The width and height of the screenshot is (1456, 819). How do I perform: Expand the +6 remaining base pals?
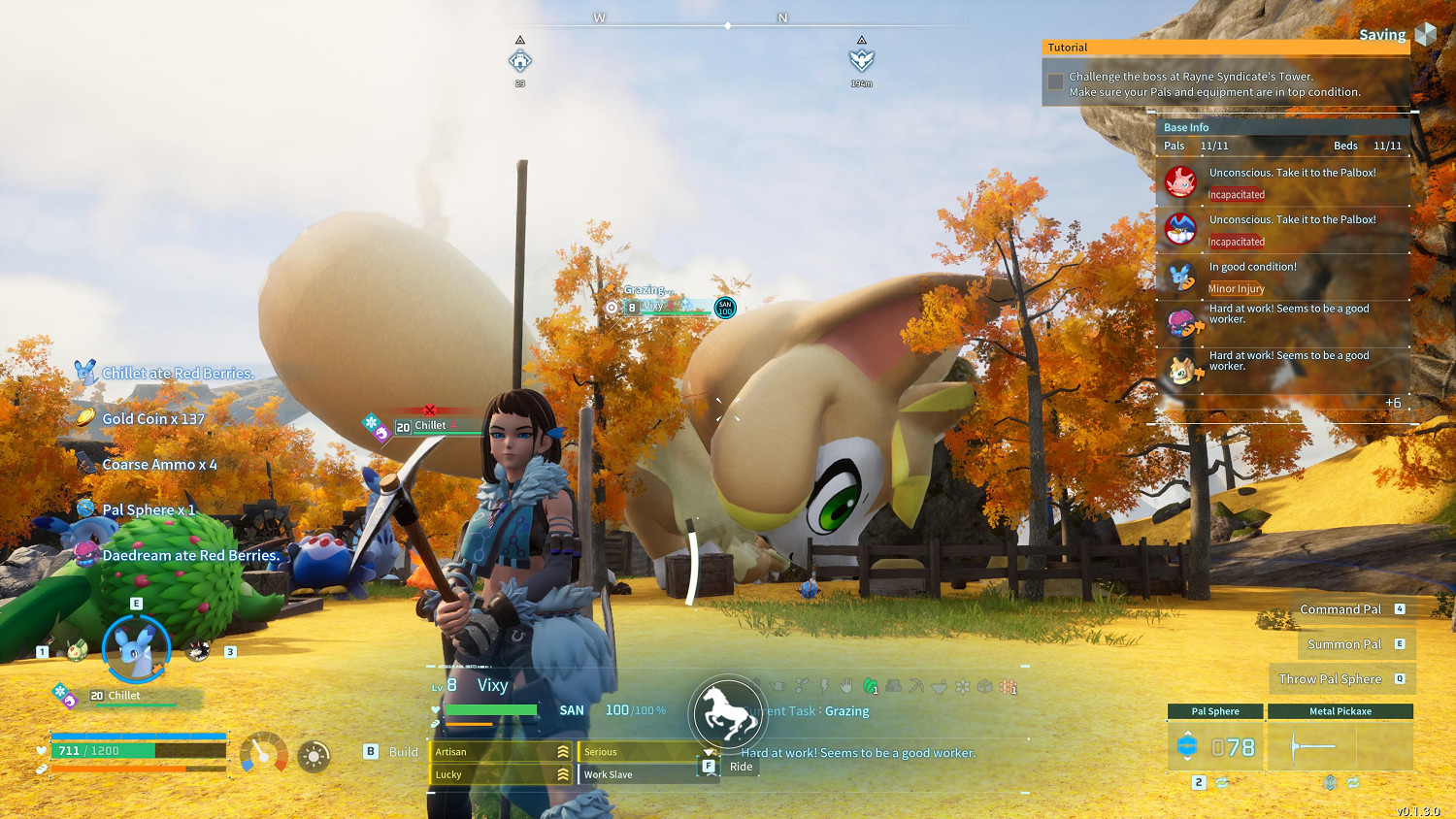click(1393, 403)
